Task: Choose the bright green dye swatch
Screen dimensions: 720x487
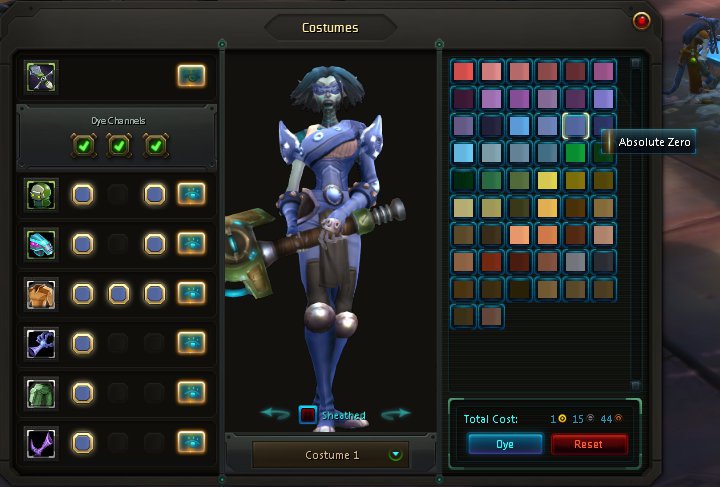Action: click(x=575, y=153)
